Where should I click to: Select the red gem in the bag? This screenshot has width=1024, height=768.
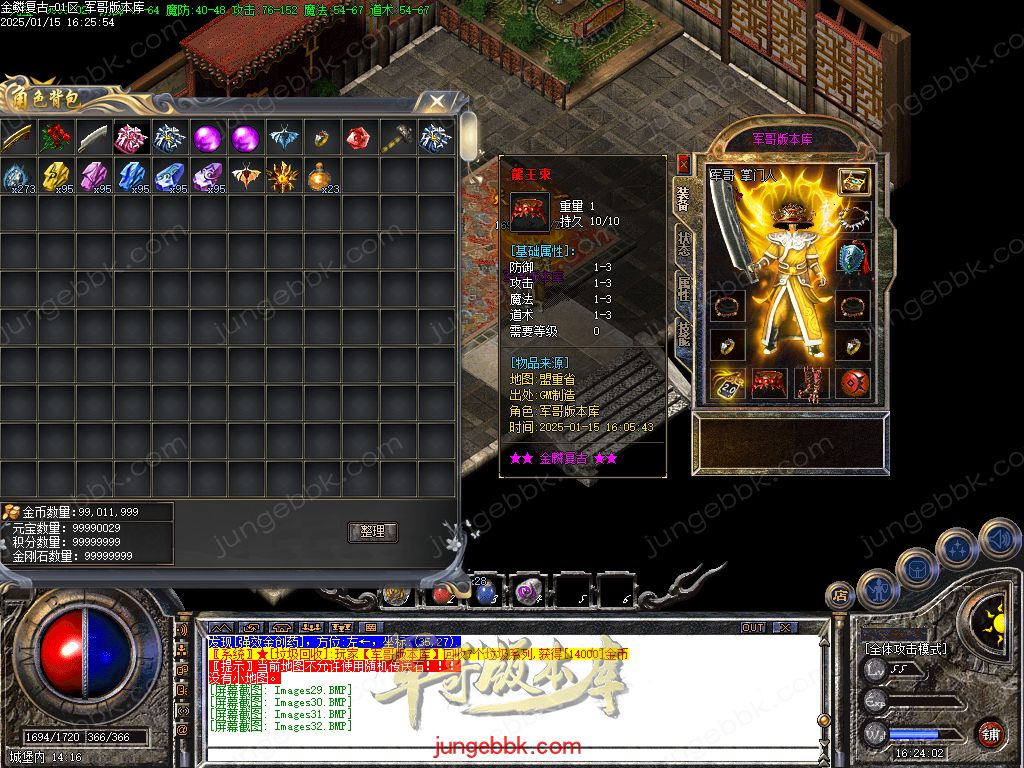[359, 138]
